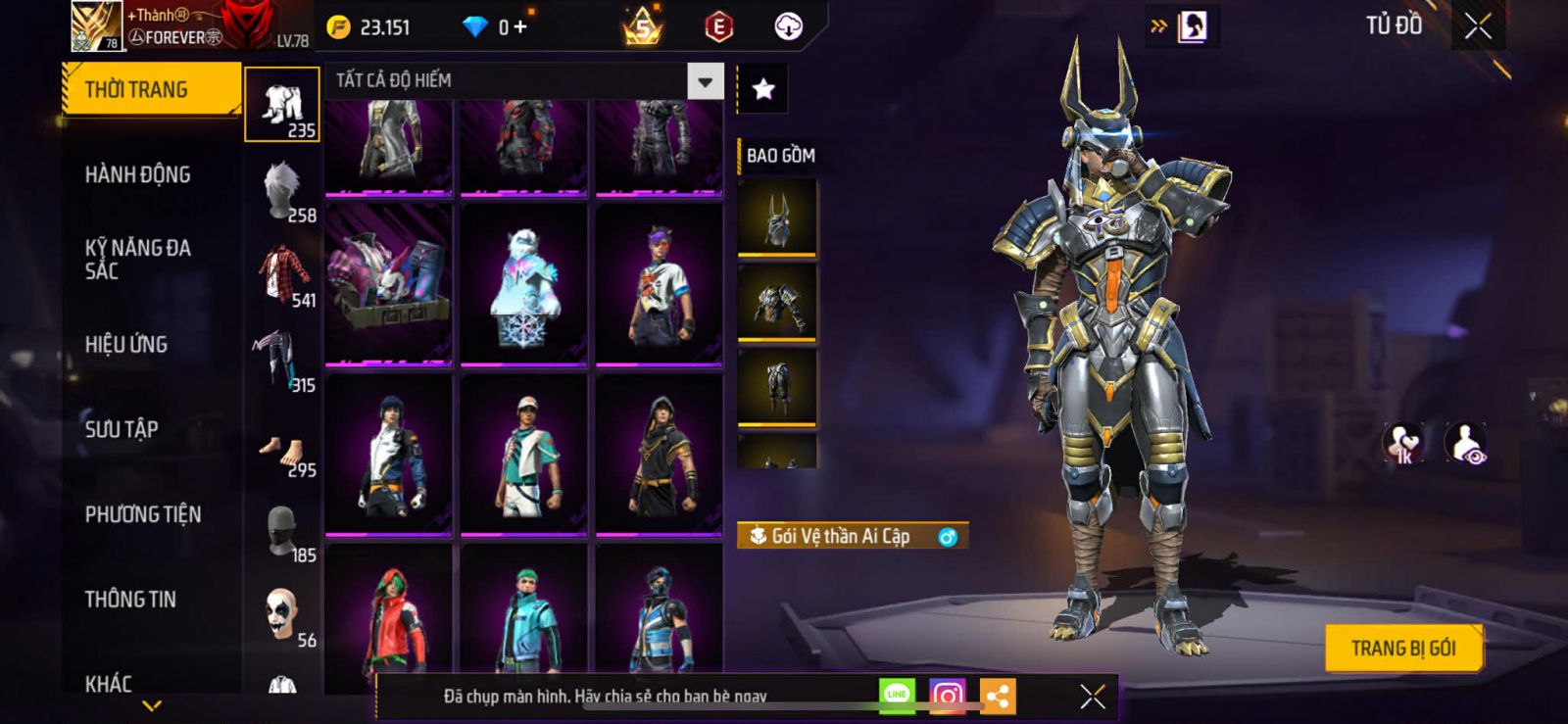Equip the bundle with Trang Bị Gói

point(1402,648)
